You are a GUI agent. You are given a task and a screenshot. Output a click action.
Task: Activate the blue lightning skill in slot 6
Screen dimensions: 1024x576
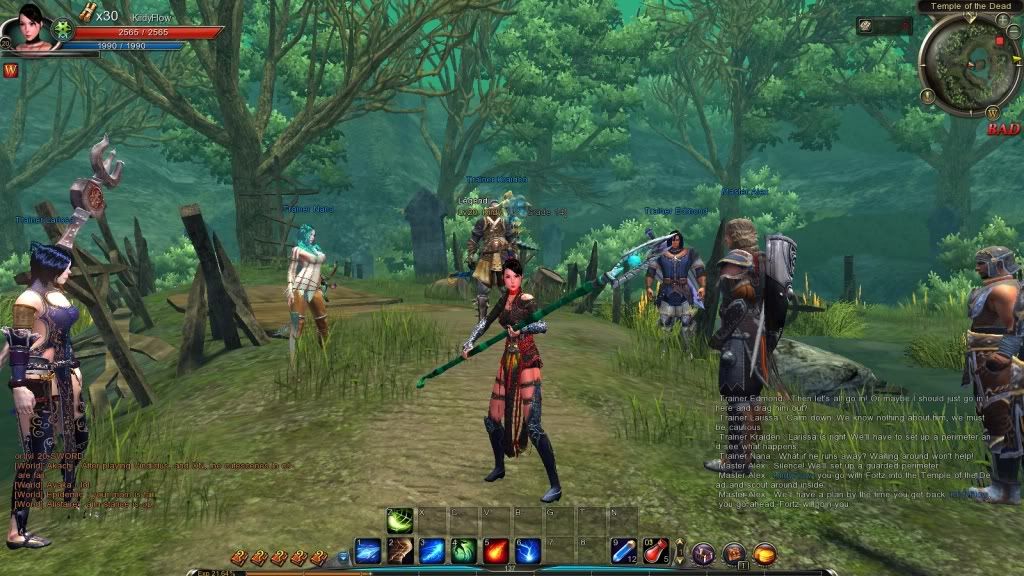click(x=528, y=551)
